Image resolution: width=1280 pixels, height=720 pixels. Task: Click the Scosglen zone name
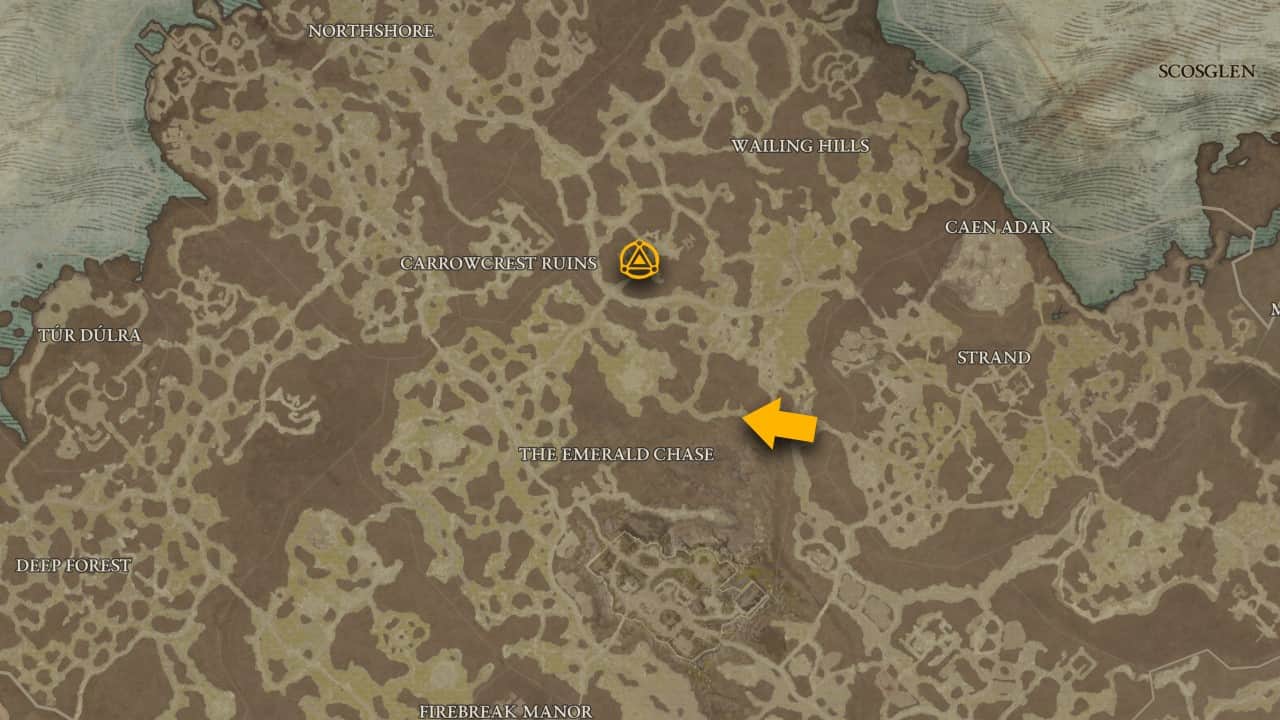pos(1208,70)
